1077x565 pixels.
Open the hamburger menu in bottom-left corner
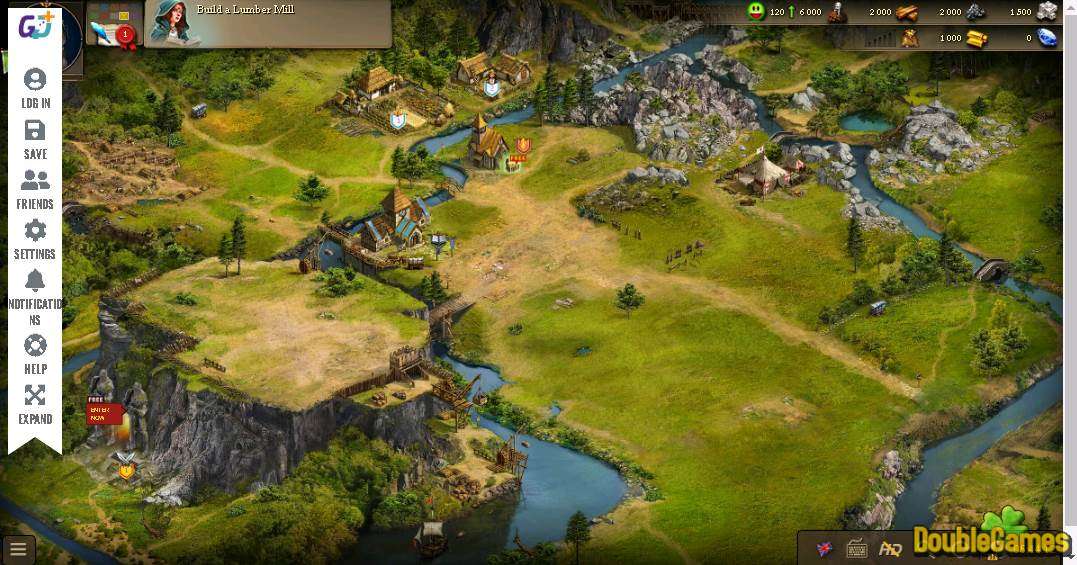pos(18,549)
